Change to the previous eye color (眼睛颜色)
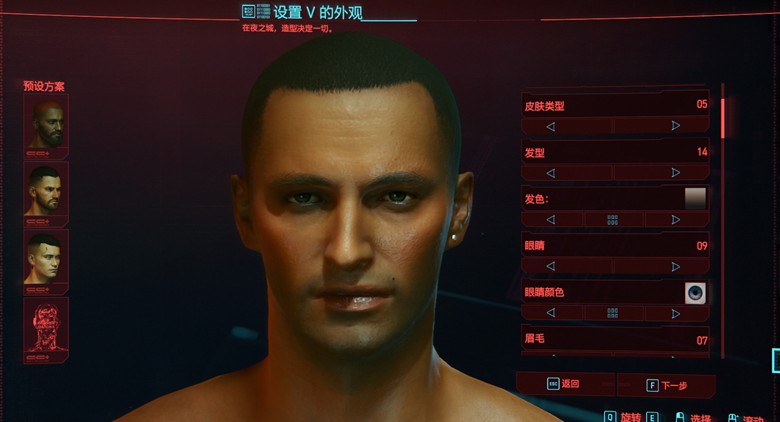Screen dimensions: 780x422 pos(550,313)
